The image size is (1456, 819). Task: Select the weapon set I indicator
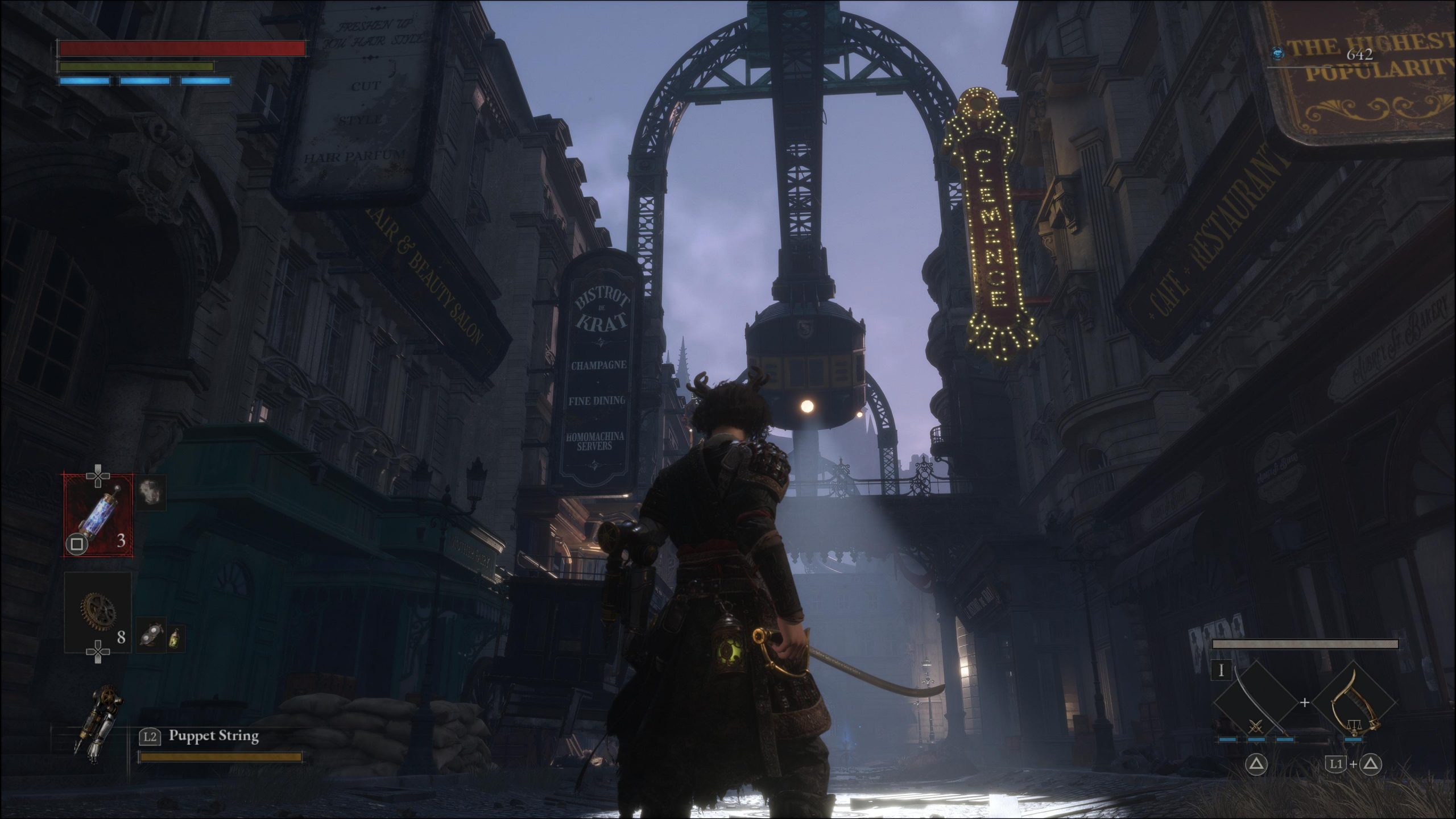[1221, 671]
